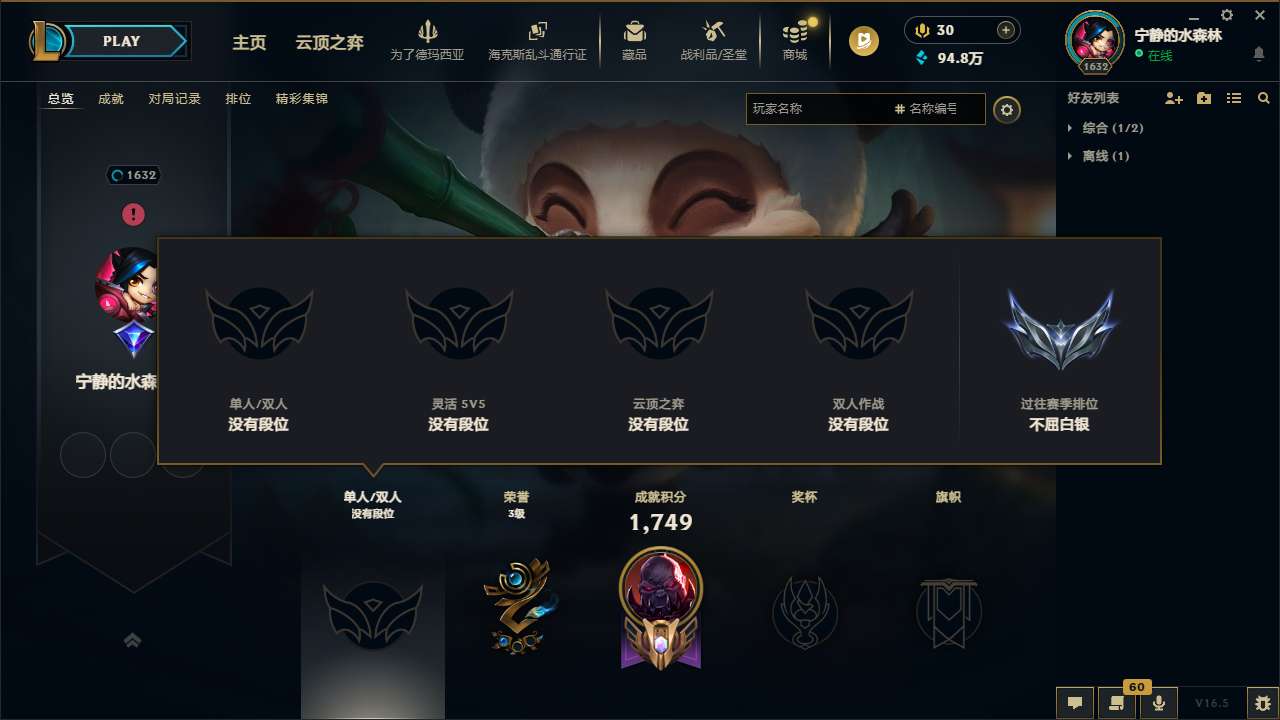Viewport: 1280px width, 720px height.
Task: Collapse the profile banner with the chevron arrow
Action: click(x=133, y=639)
